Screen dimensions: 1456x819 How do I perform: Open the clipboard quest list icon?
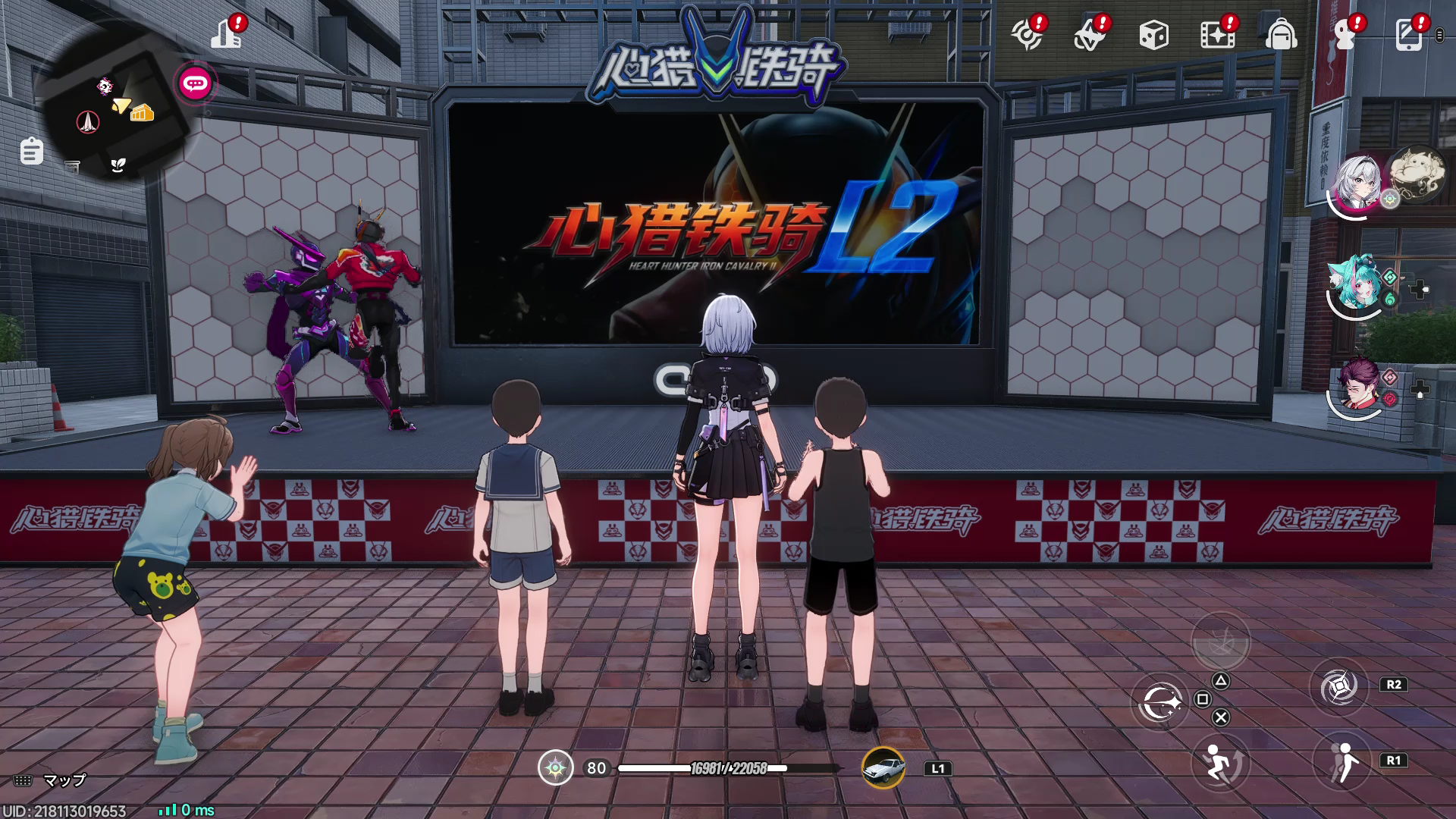30,150
